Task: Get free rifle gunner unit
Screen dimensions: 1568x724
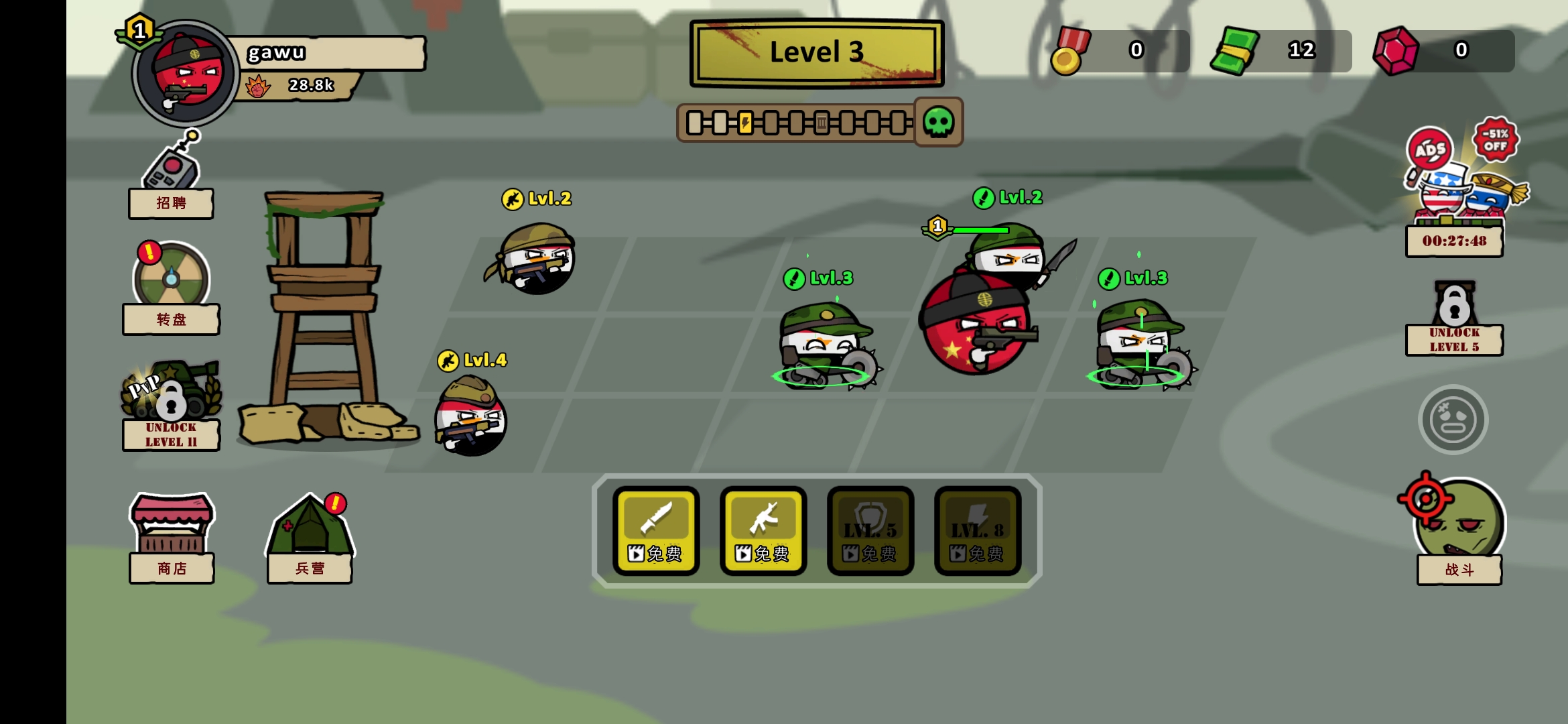Action: tap(763, 530)
